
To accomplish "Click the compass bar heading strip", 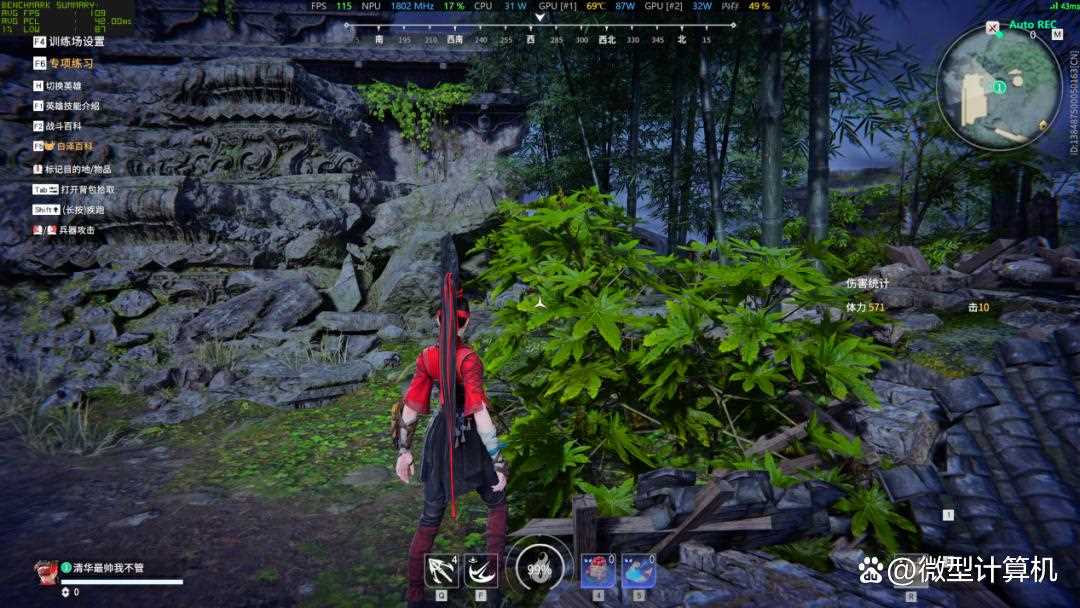I will [540, 40].
